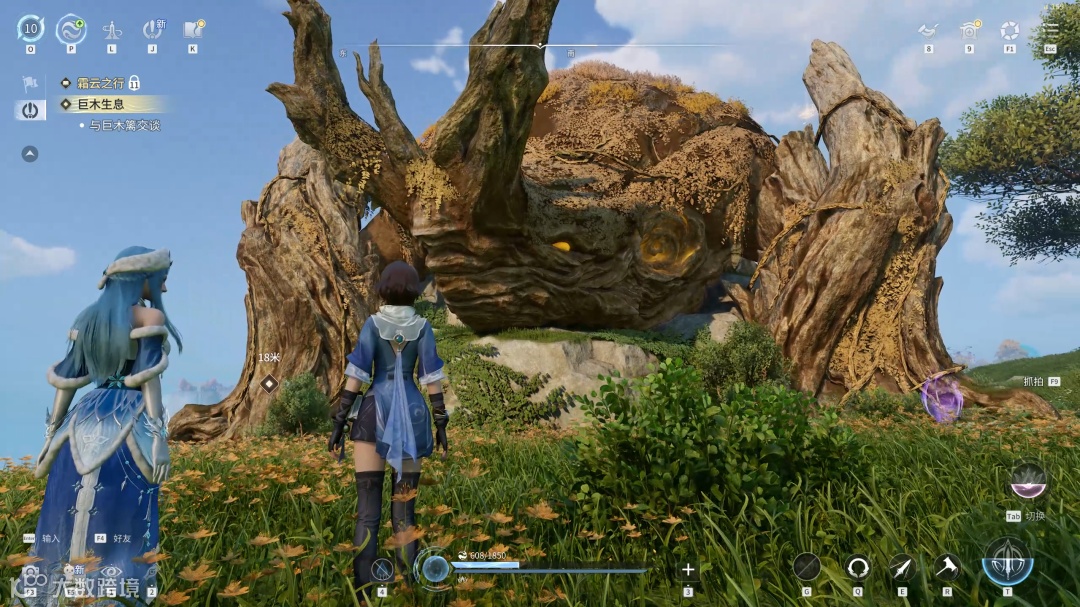Activate the large glowing bow skill
Screen dimensions: 1080x607
point(1007,560)
